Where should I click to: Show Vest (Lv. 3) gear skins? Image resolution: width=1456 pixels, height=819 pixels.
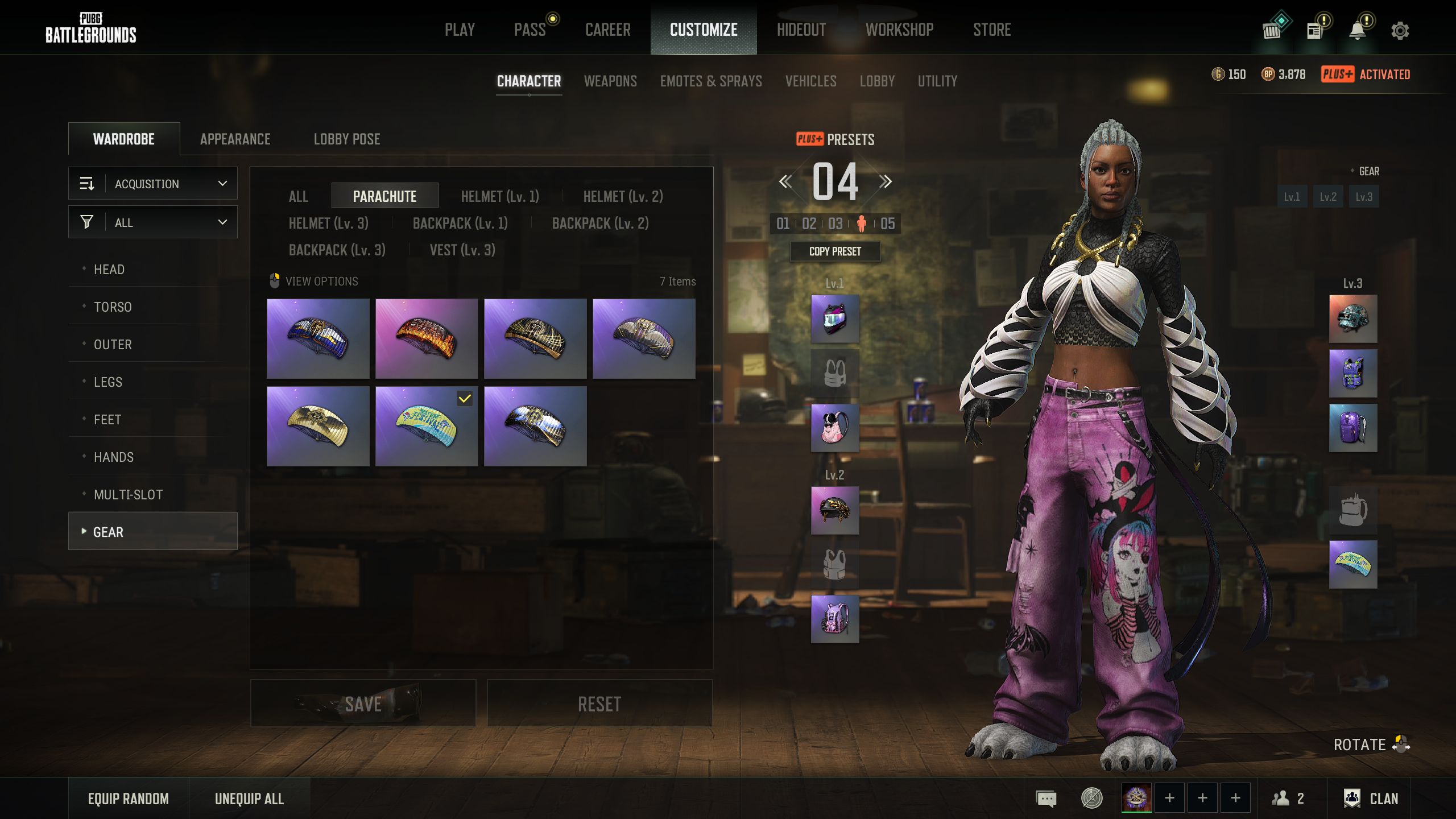[462, 250]
